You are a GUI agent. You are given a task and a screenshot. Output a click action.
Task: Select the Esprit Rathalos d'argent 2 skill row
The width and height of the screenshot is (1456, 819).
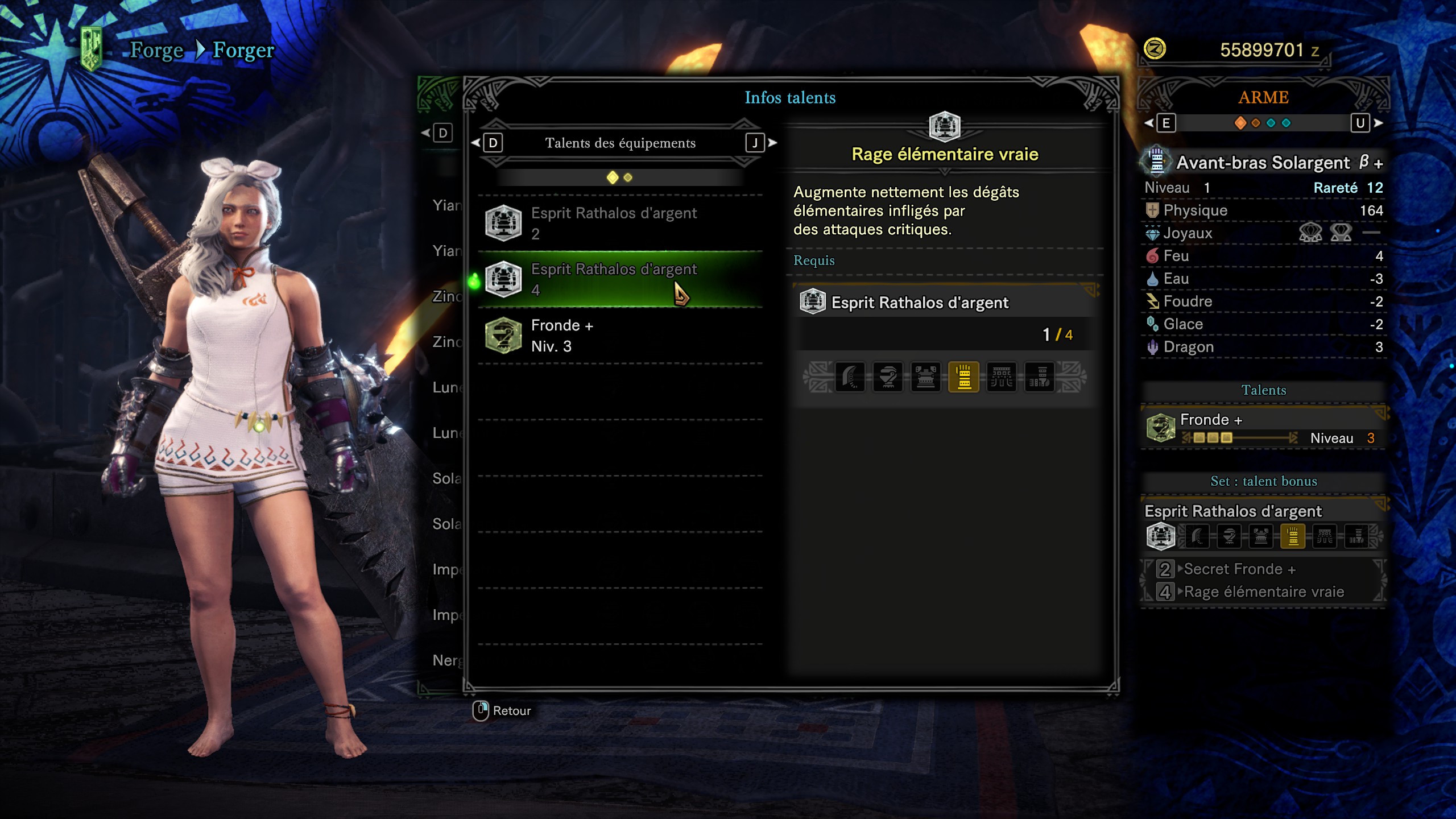[x=620, y=223]
